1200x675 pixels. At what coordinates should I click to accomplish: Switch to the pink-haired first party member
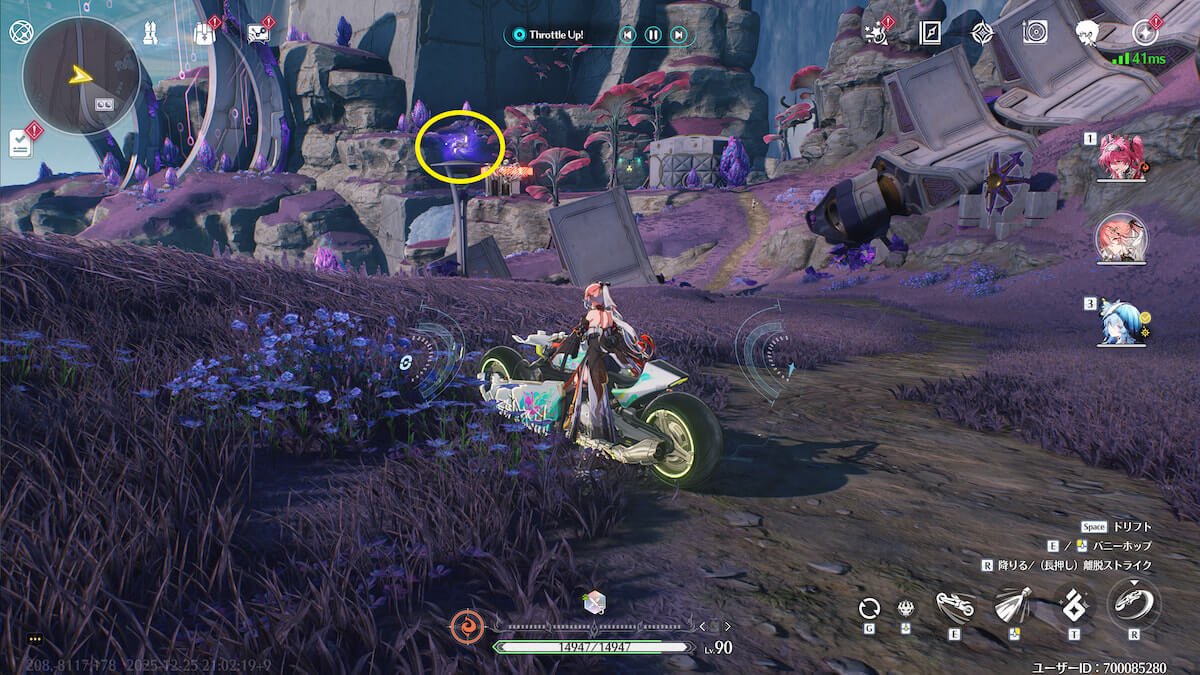[x=1121, y=158]
